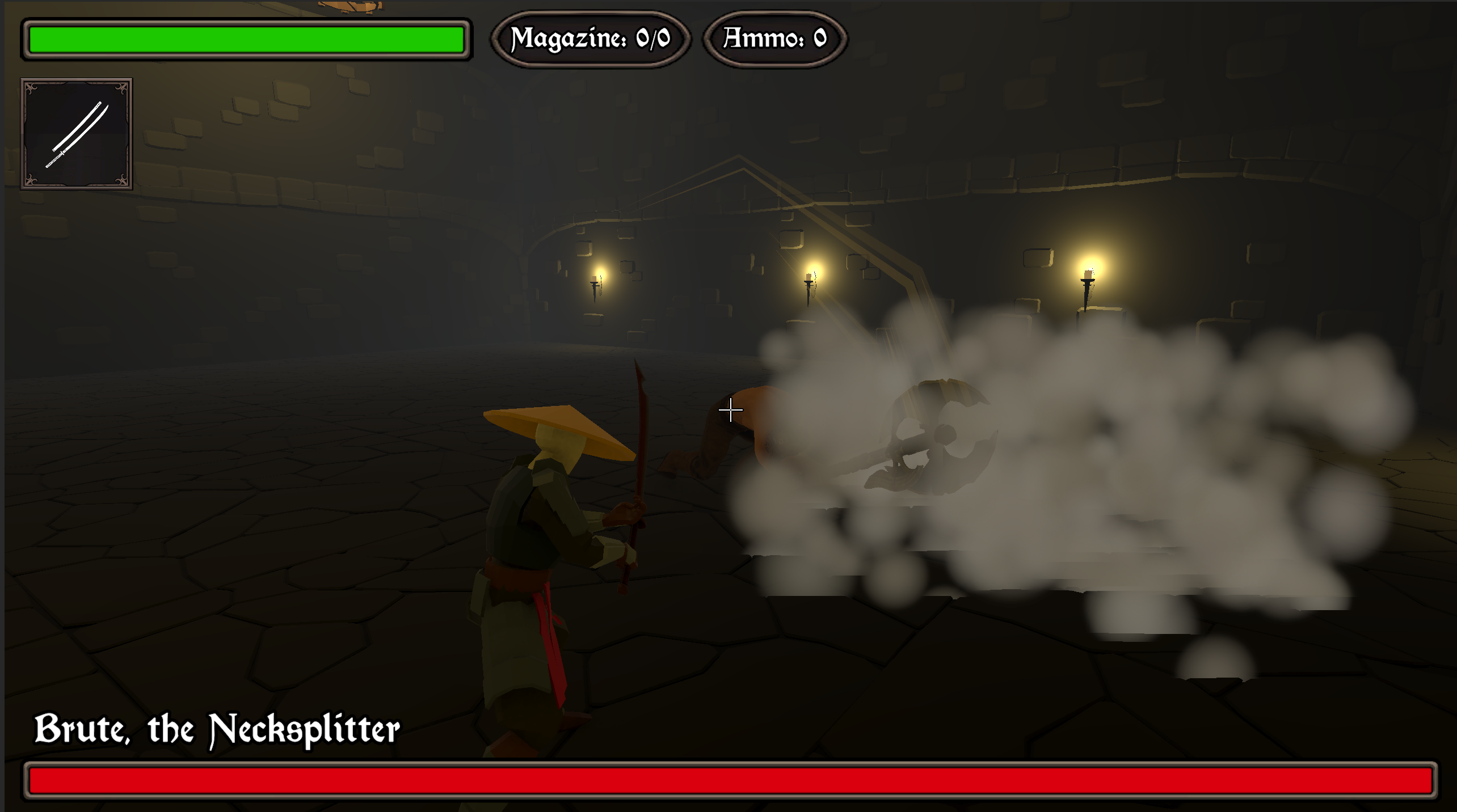
Task: Click the boss name Brute, the Necksplitter
Action: (217, 729)
